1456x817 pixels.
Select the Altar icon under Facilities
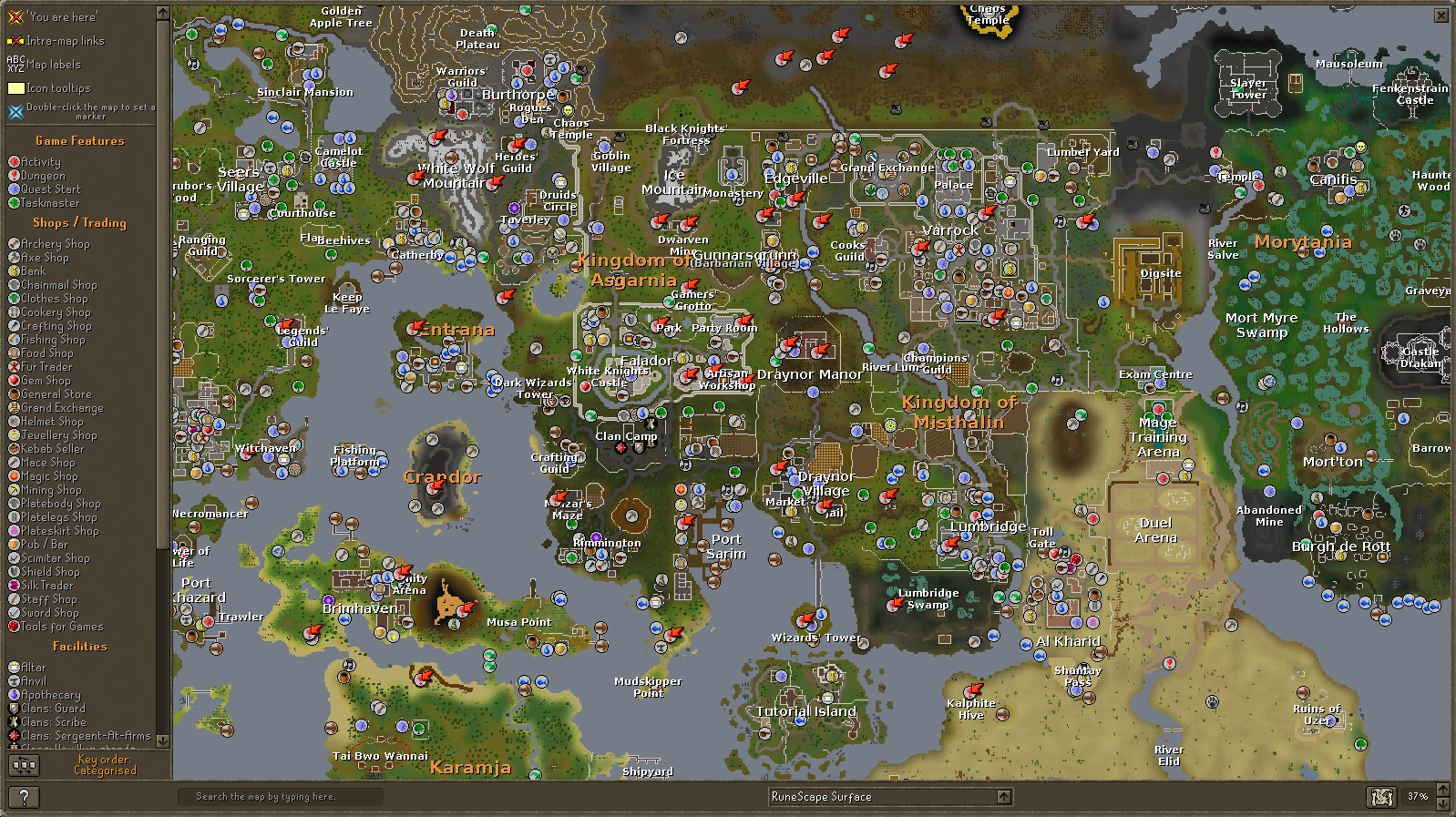coord(15,667)
